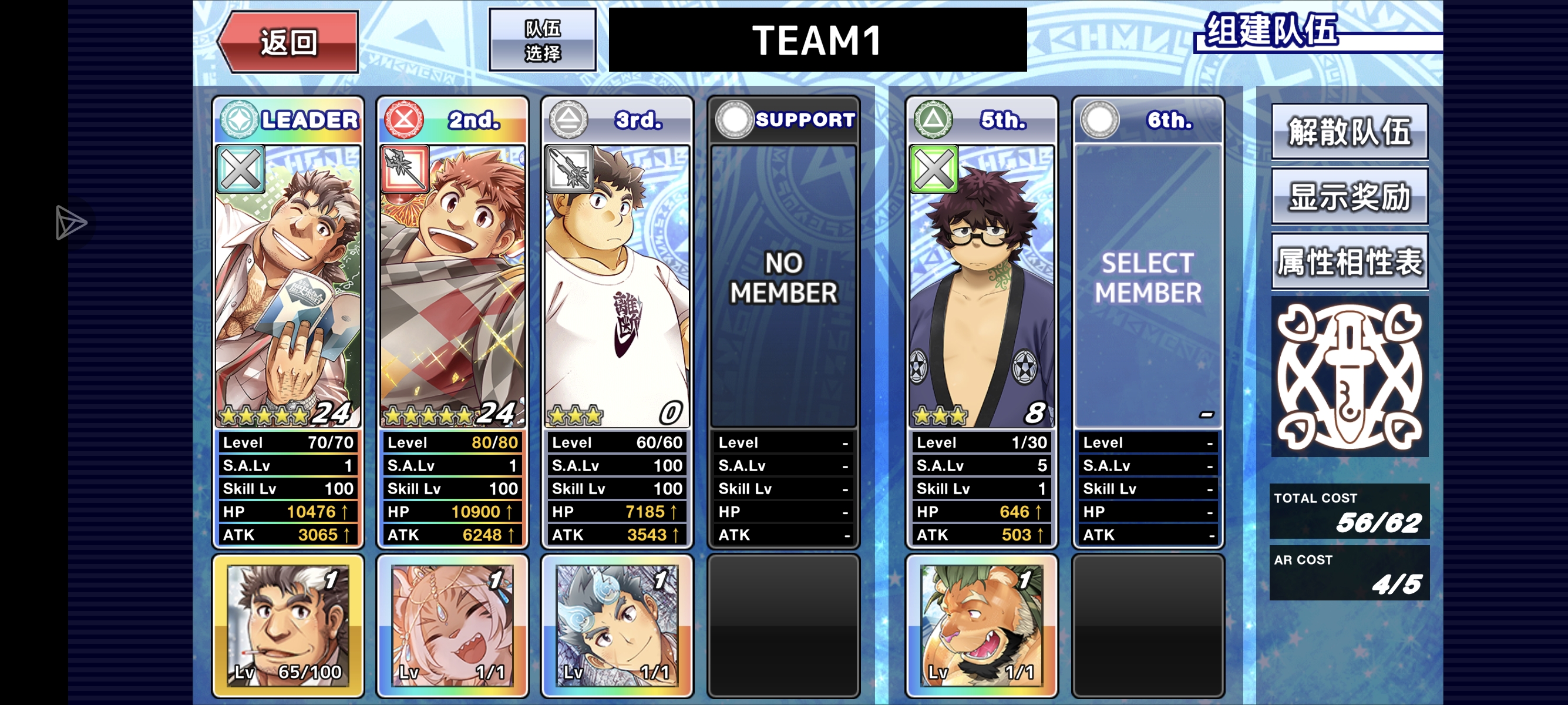The image size is (1568, 705).
Task: Click the red 返回 back button
Action: pos(288,42)
